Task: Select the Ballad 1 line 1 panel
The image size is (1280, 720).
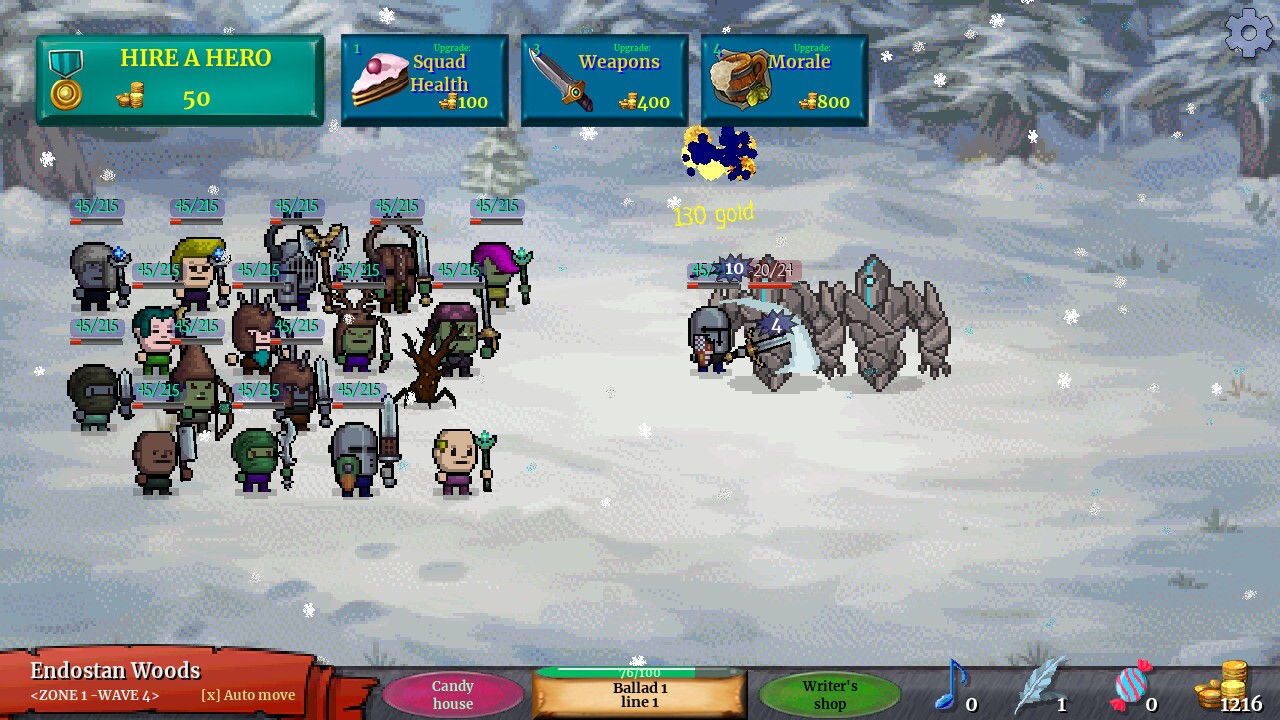Action: click(640, 695)
